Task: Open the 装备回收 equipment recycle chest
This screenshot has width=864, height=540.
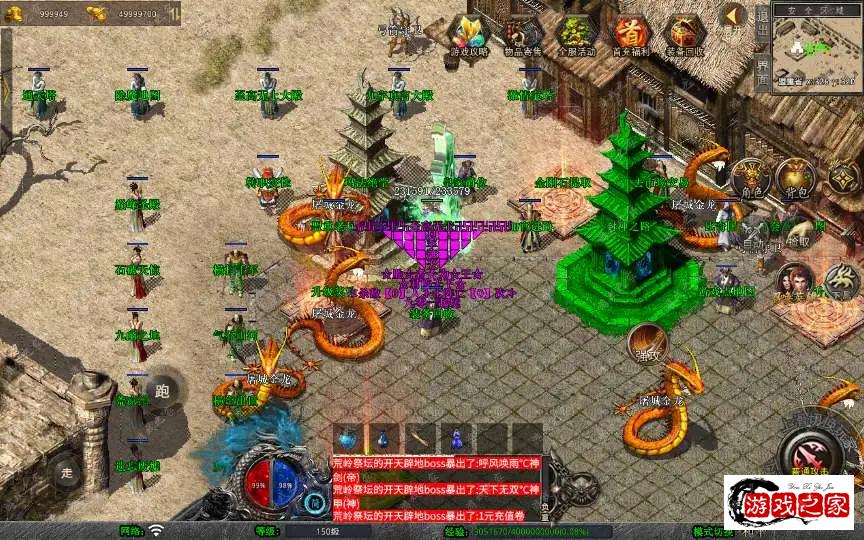Action: point(685,36)
